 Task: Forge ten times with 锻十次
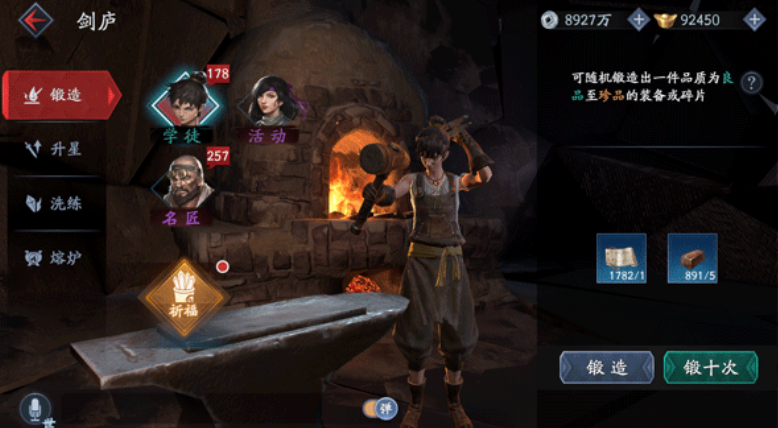[x=710, y=367]
